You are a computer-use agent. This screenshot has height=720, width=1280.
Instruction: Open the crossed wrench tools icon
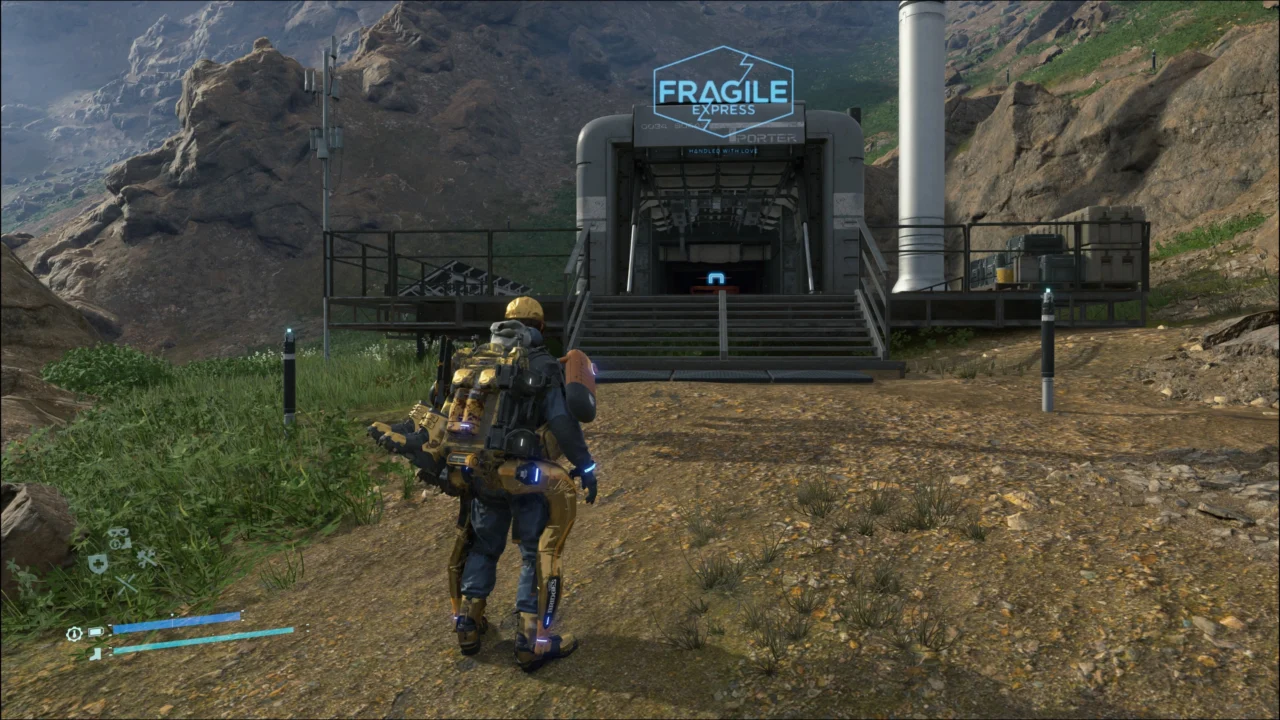pos(147,558)
